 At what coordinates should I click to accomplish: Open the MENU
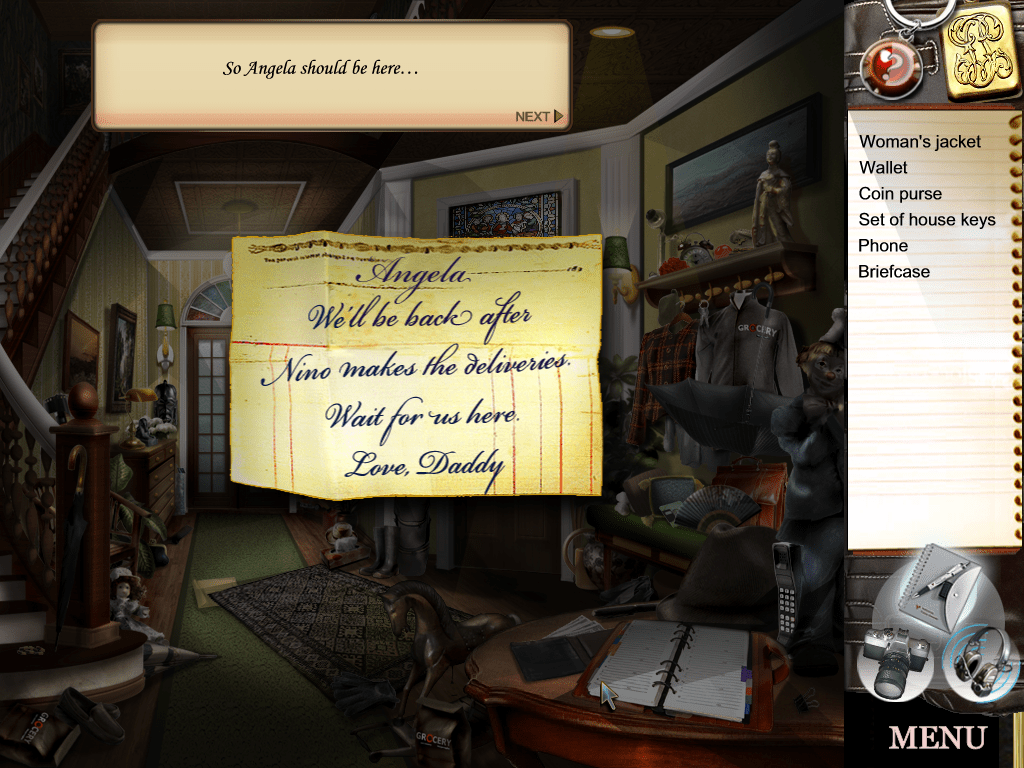click(936, 738)
